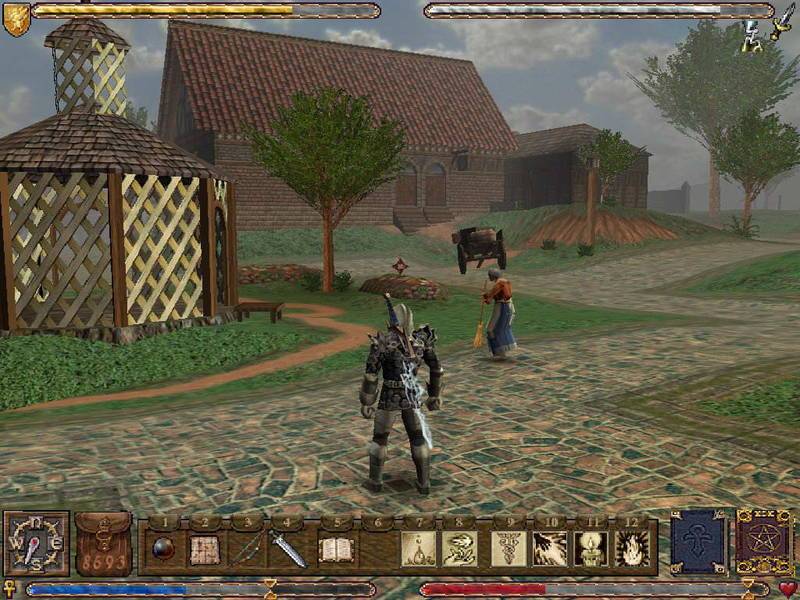The width and height of the screenshot is (800, 600).
Task: Open the pentagram spellbook
Action: [764, 543]
